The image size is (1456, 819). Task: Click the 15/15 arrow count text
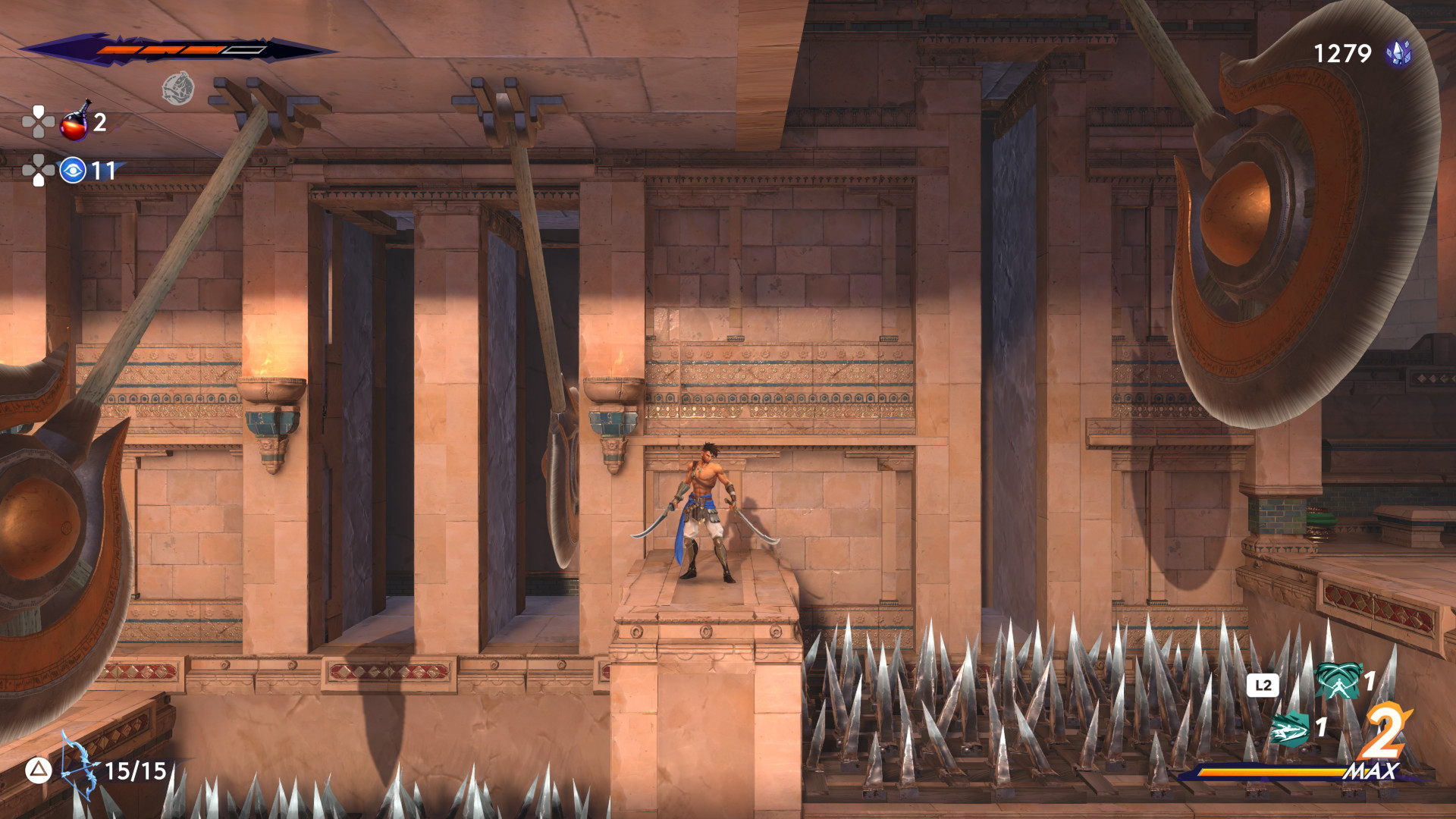[x=138, y=773]
